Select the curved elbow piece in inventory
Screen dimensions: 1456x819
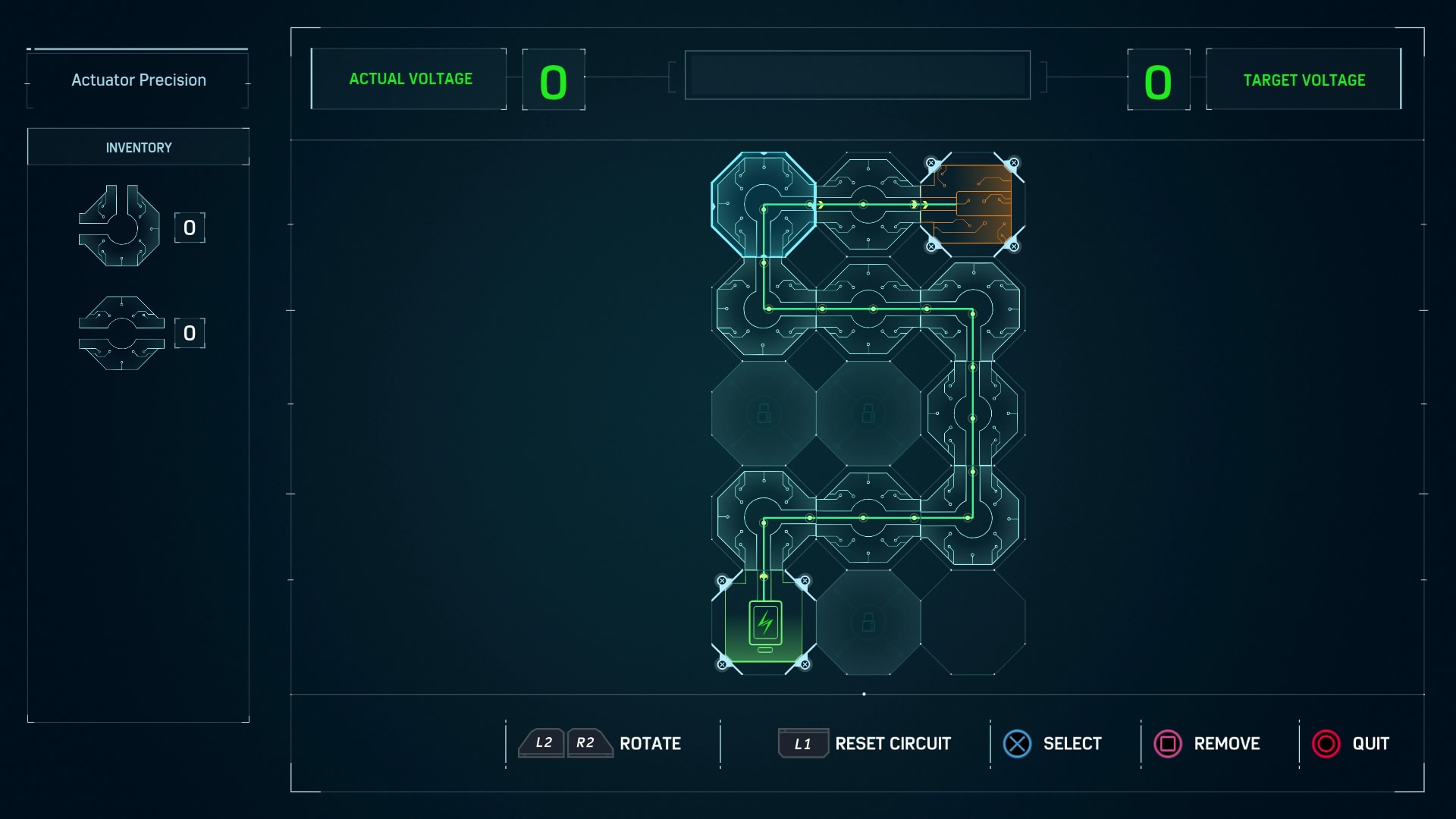click(120, 226)
